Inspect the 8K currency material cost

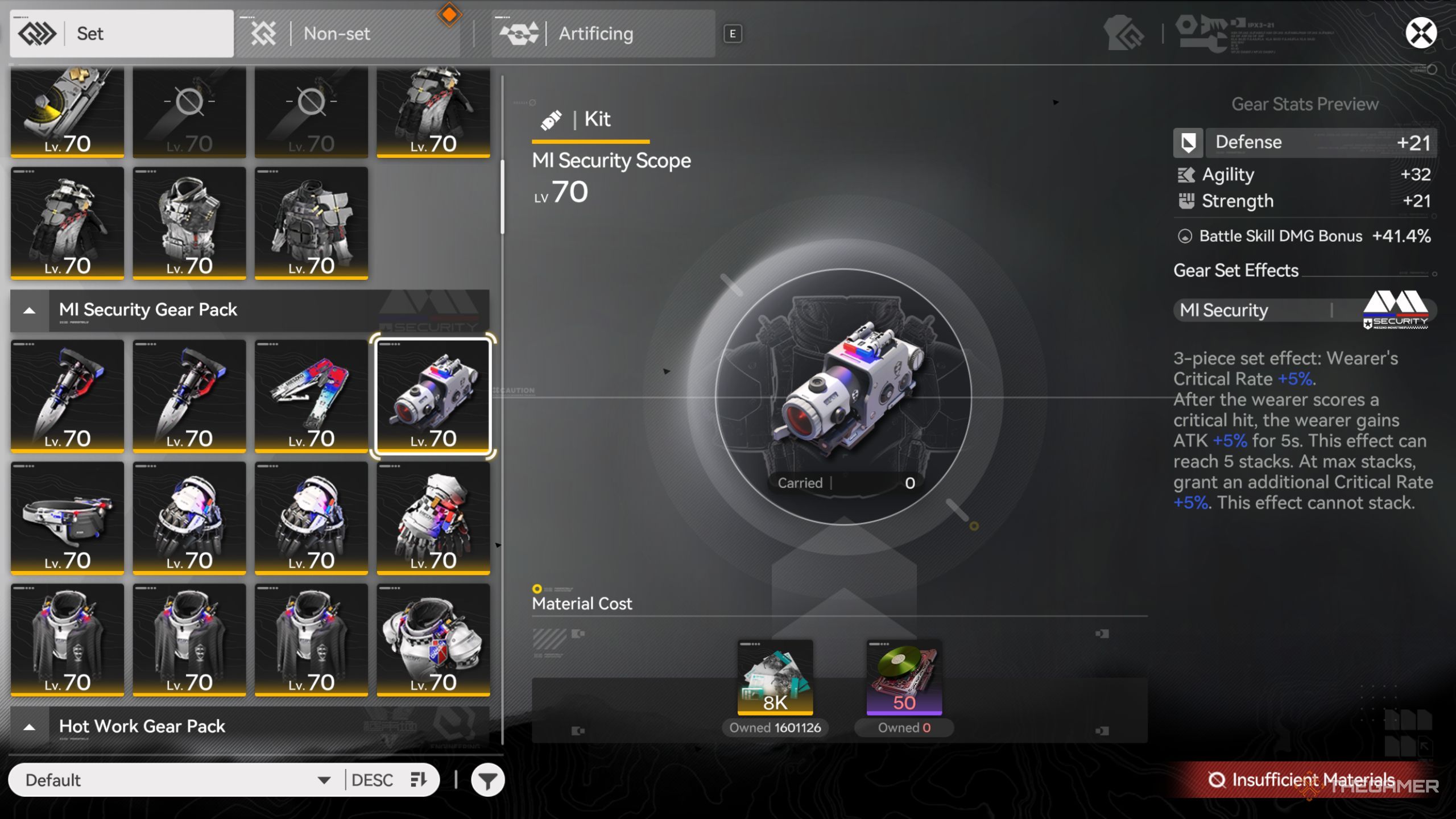click(775, 677)
